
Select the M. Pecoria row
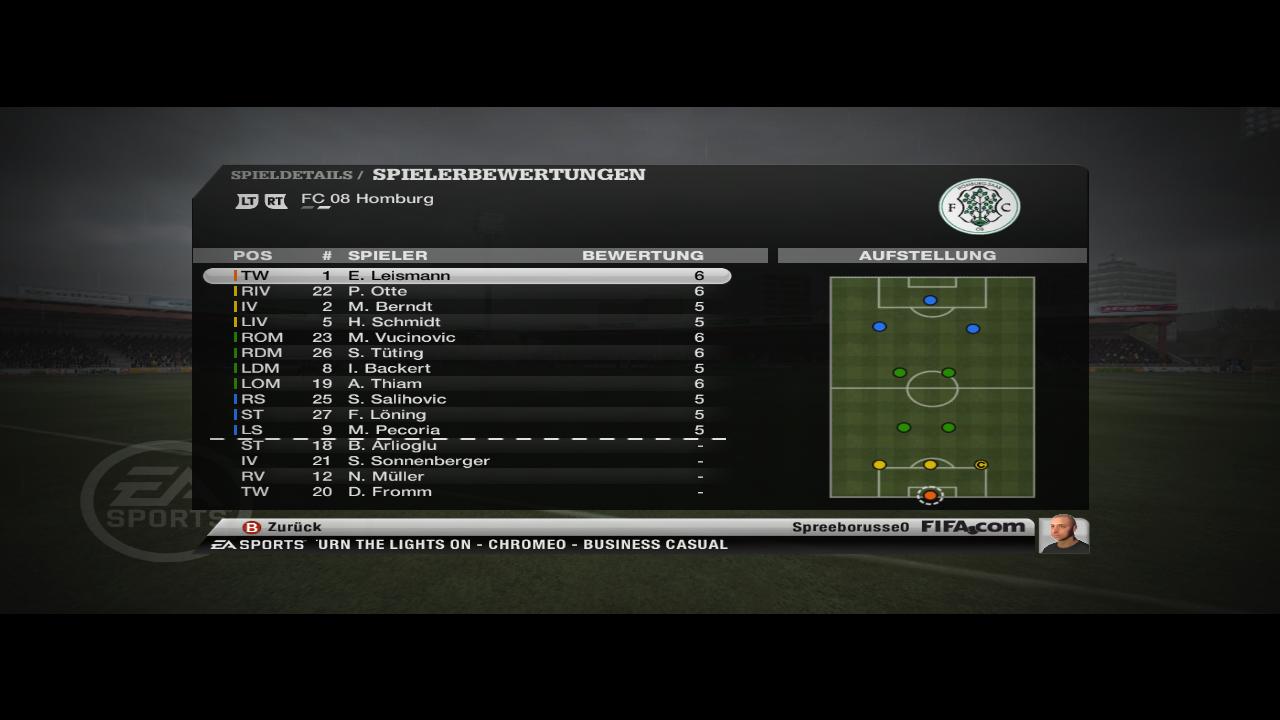[467, 430]
